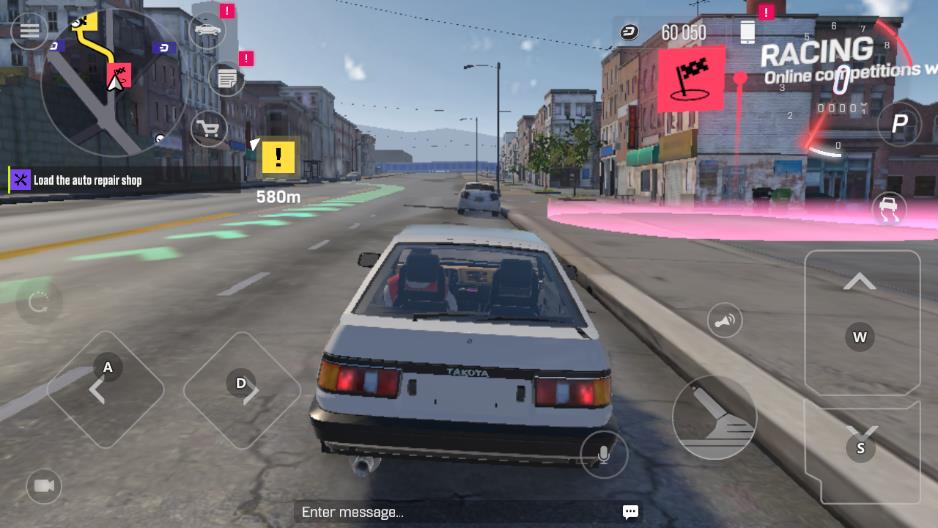Screen dimensions: 938x528
Task: Open the circular minimap
Action: coord(111,85)
